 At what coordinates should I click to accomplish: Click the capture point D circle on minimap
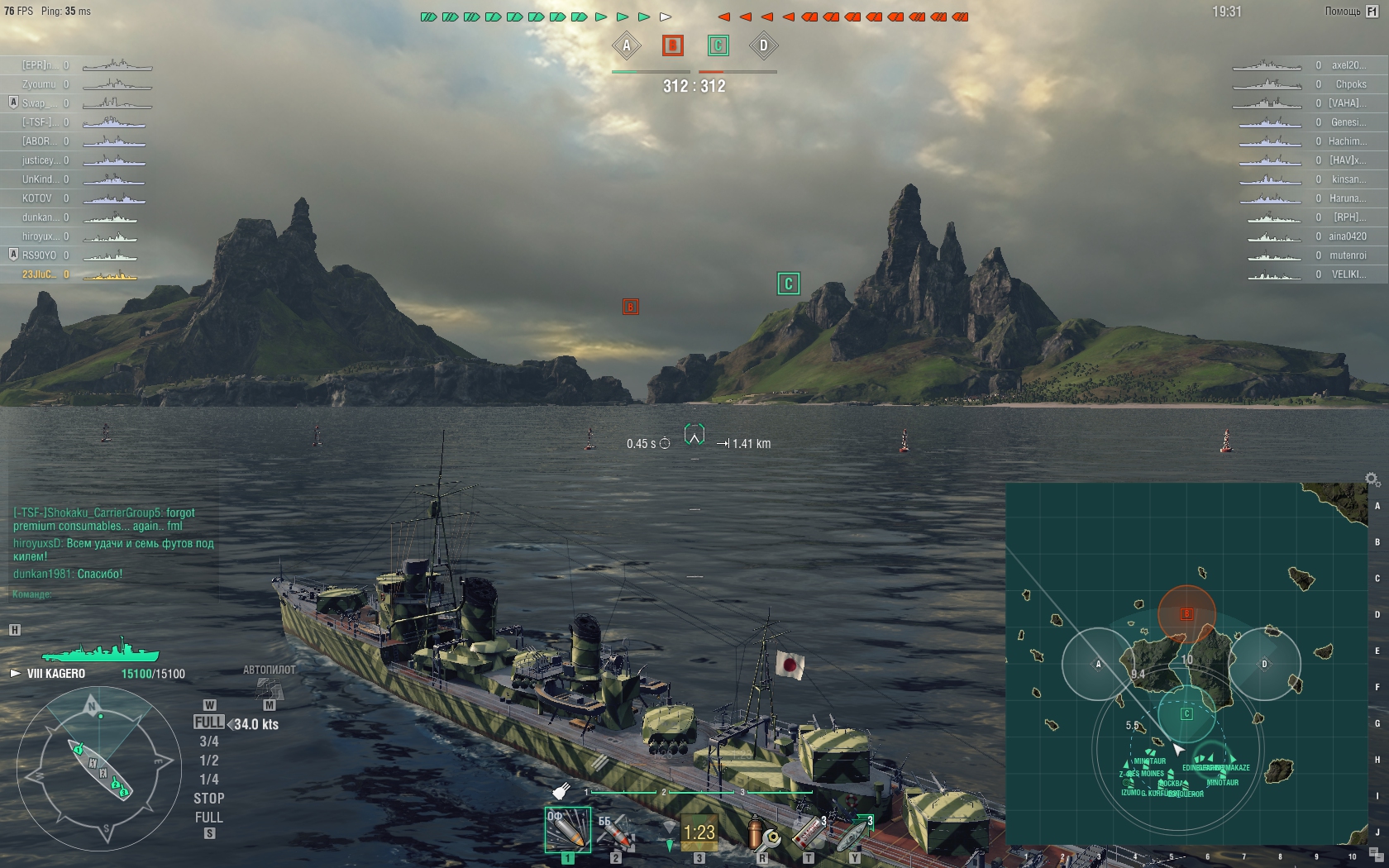pos(1264,664)
